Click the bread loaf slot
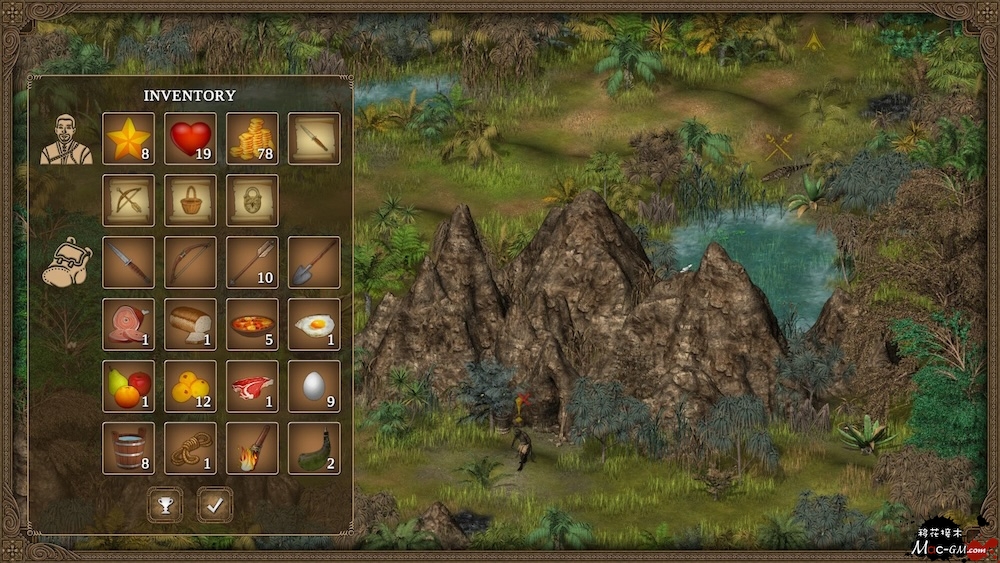The width and height of the screenshot is (1000, 563). [x=191, y=324]
